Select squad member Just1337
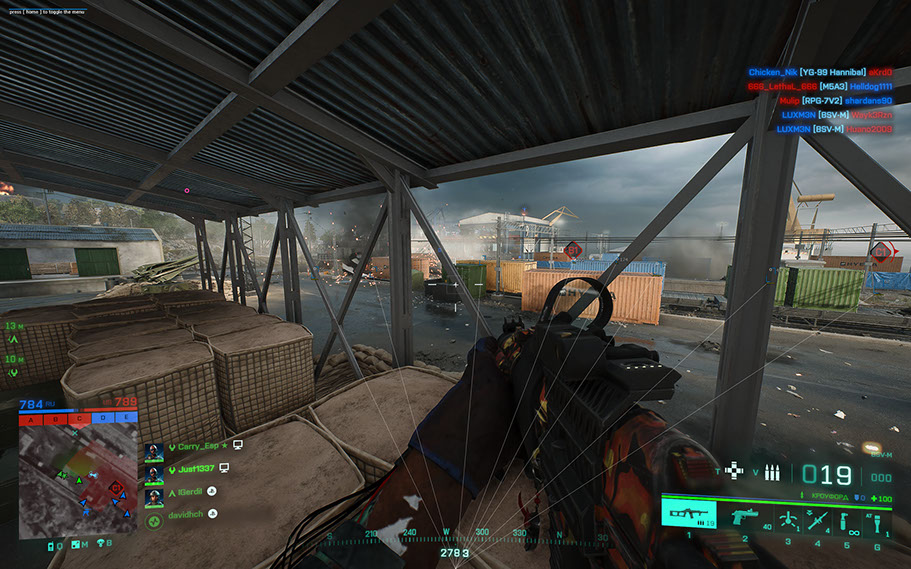 [x=195, y=469]
